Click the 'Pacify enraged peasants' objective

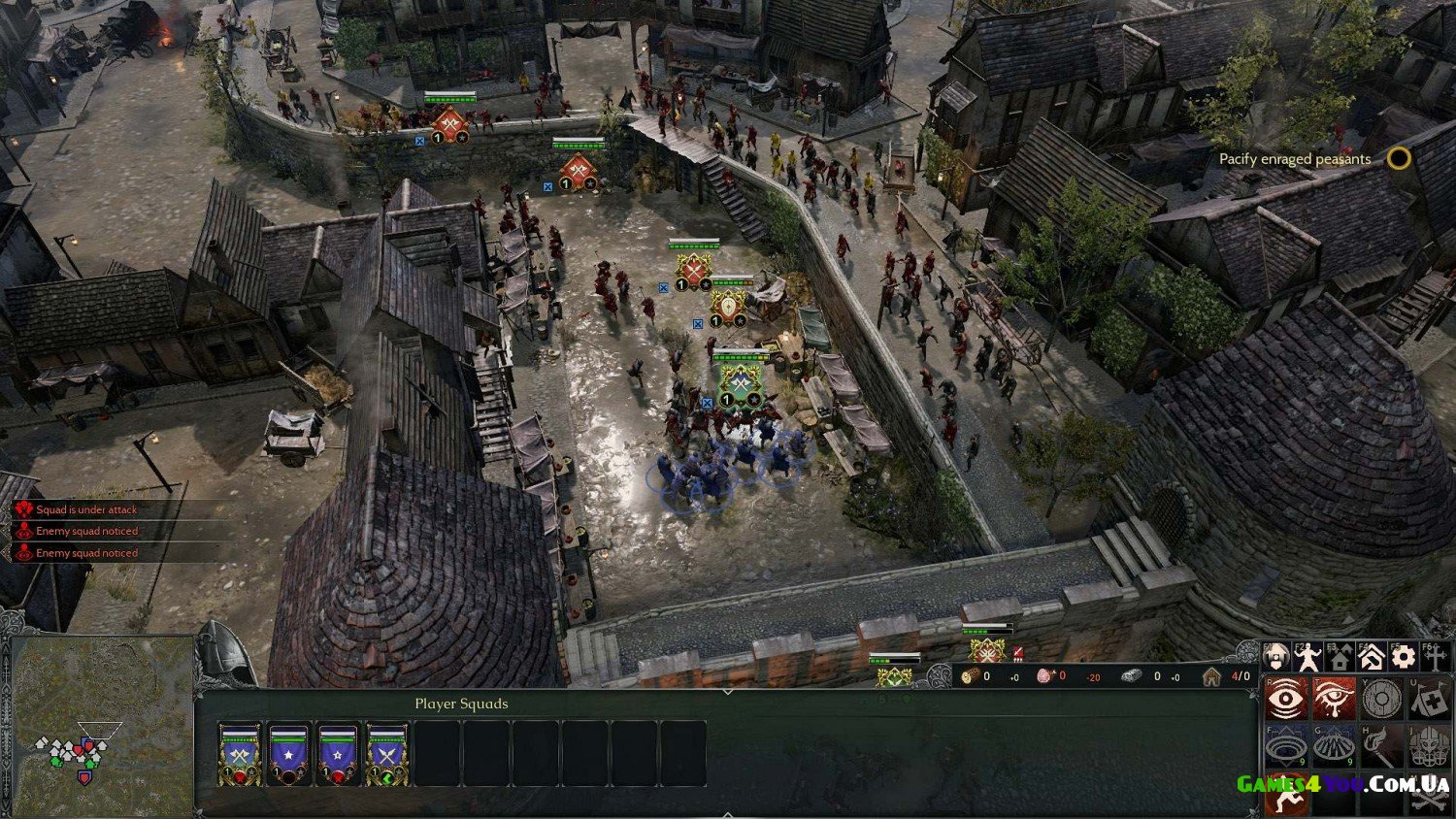1295,159
